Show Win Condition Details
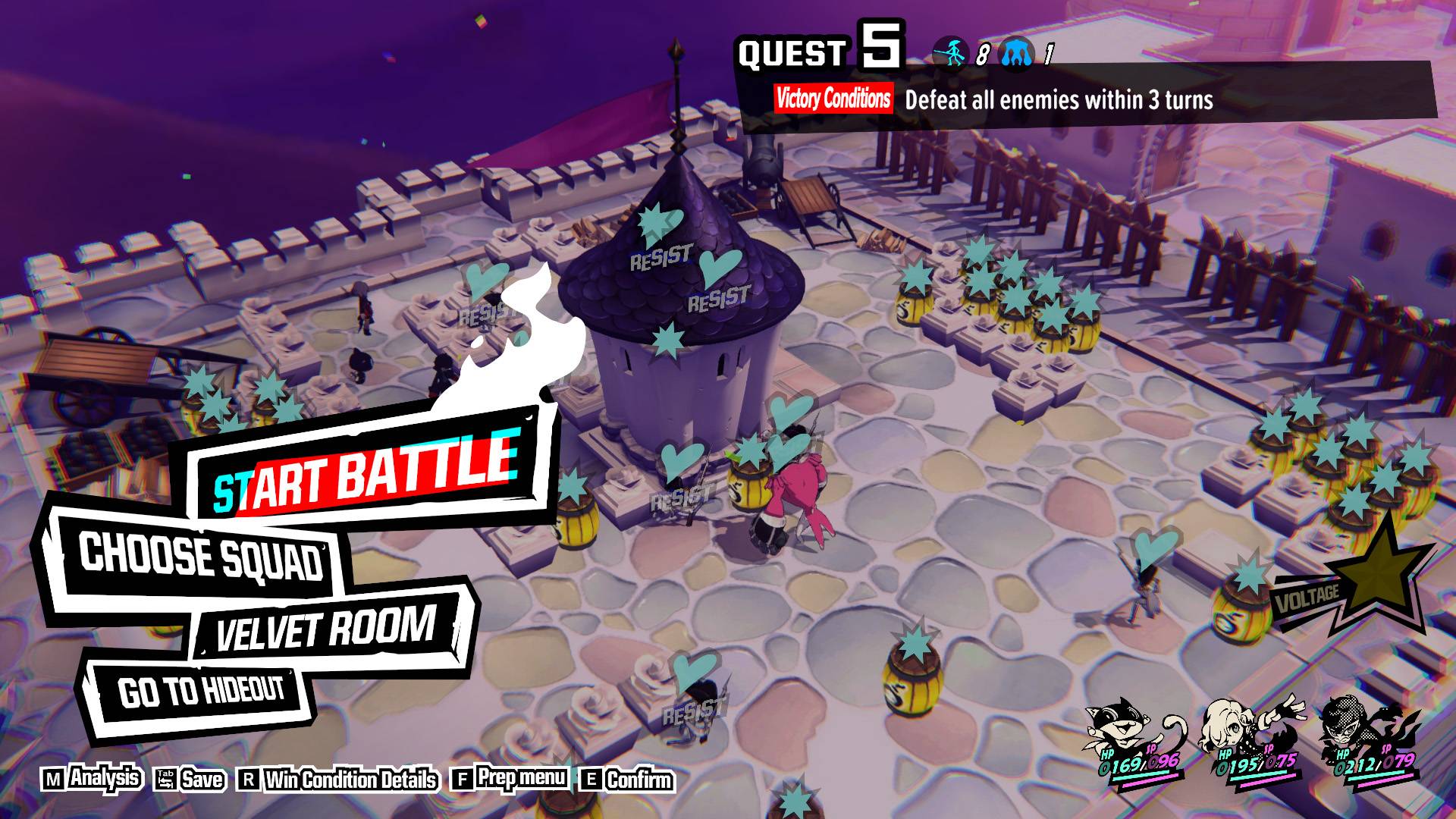This screenshot has height=819, width=1456. click(x=339, y=780)
